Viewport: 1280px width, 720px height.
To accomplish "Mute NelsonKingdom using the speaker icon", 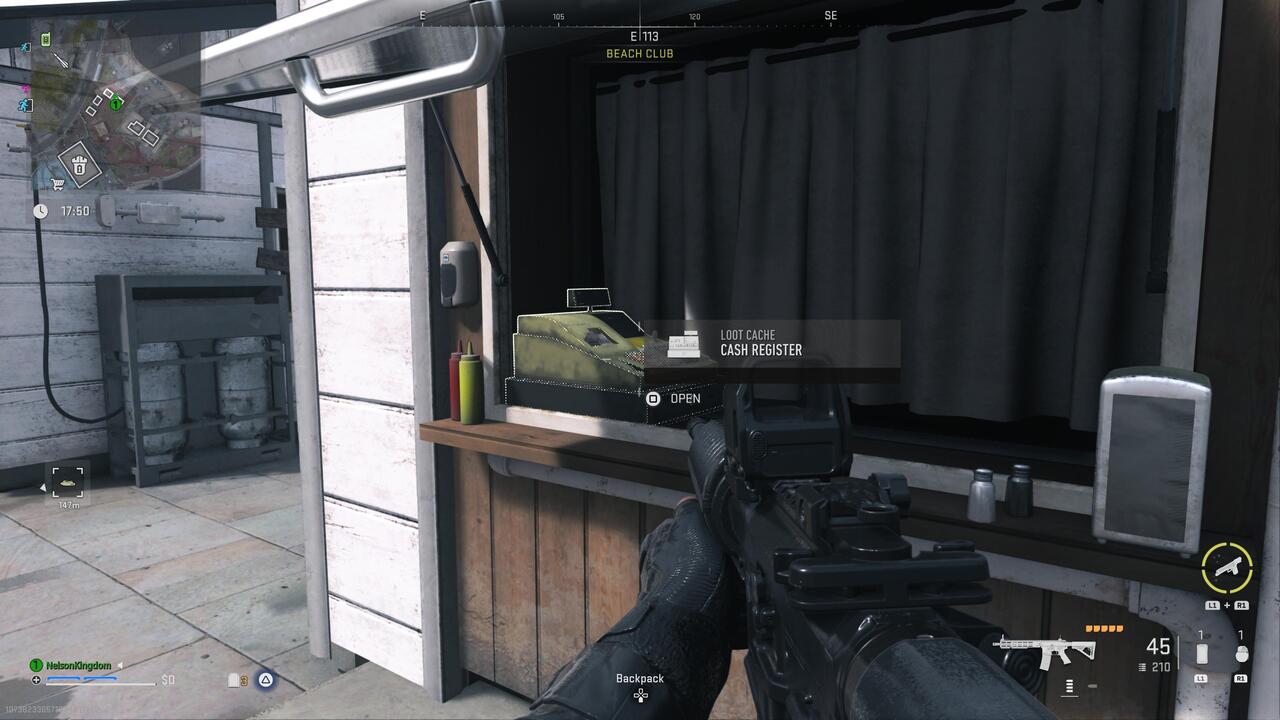I will pyautogui.click(x=120, y=665).
